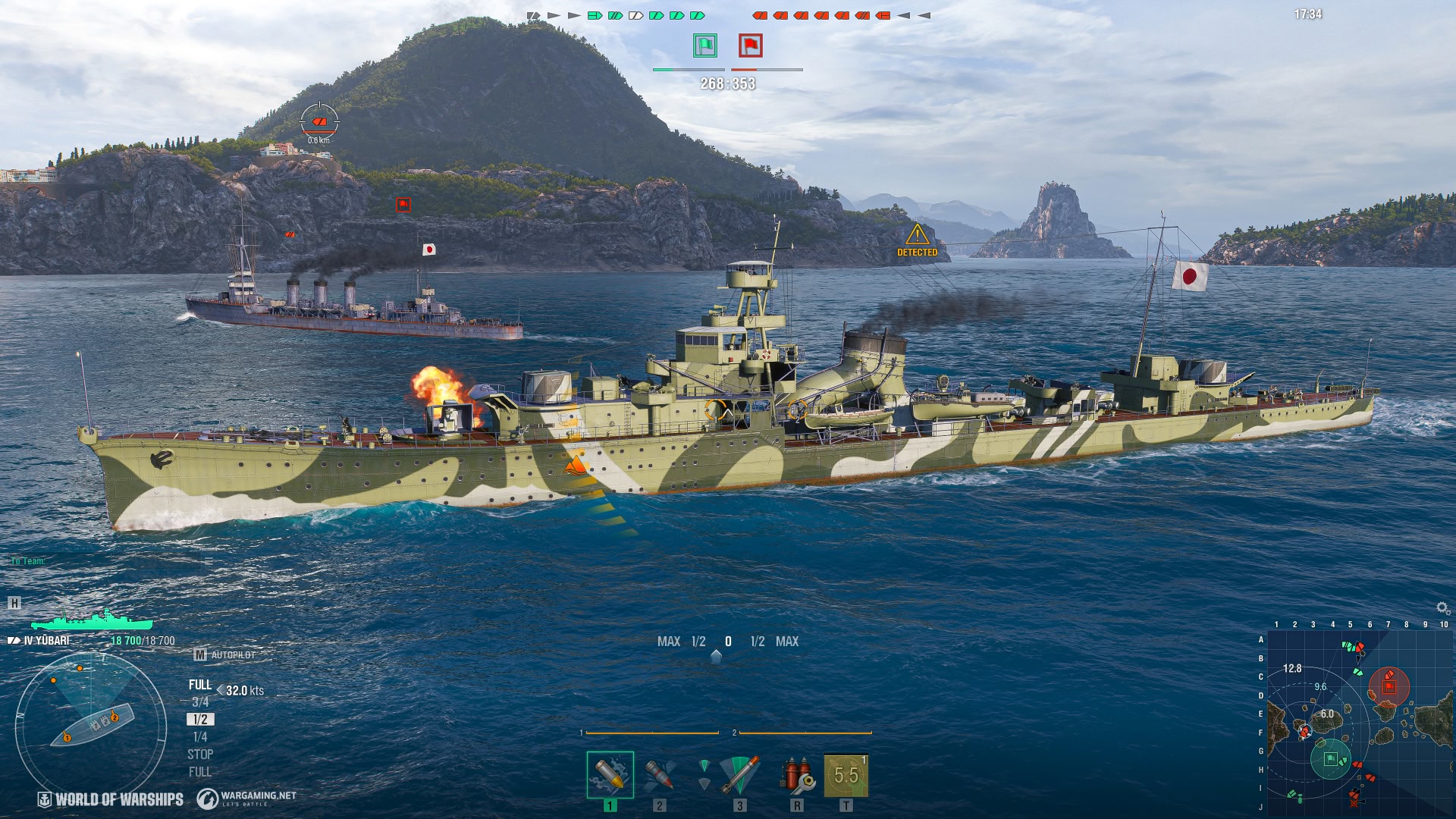
Task: Set engine telegraph to 1/4 speed
Action: (x=200, y=737)
